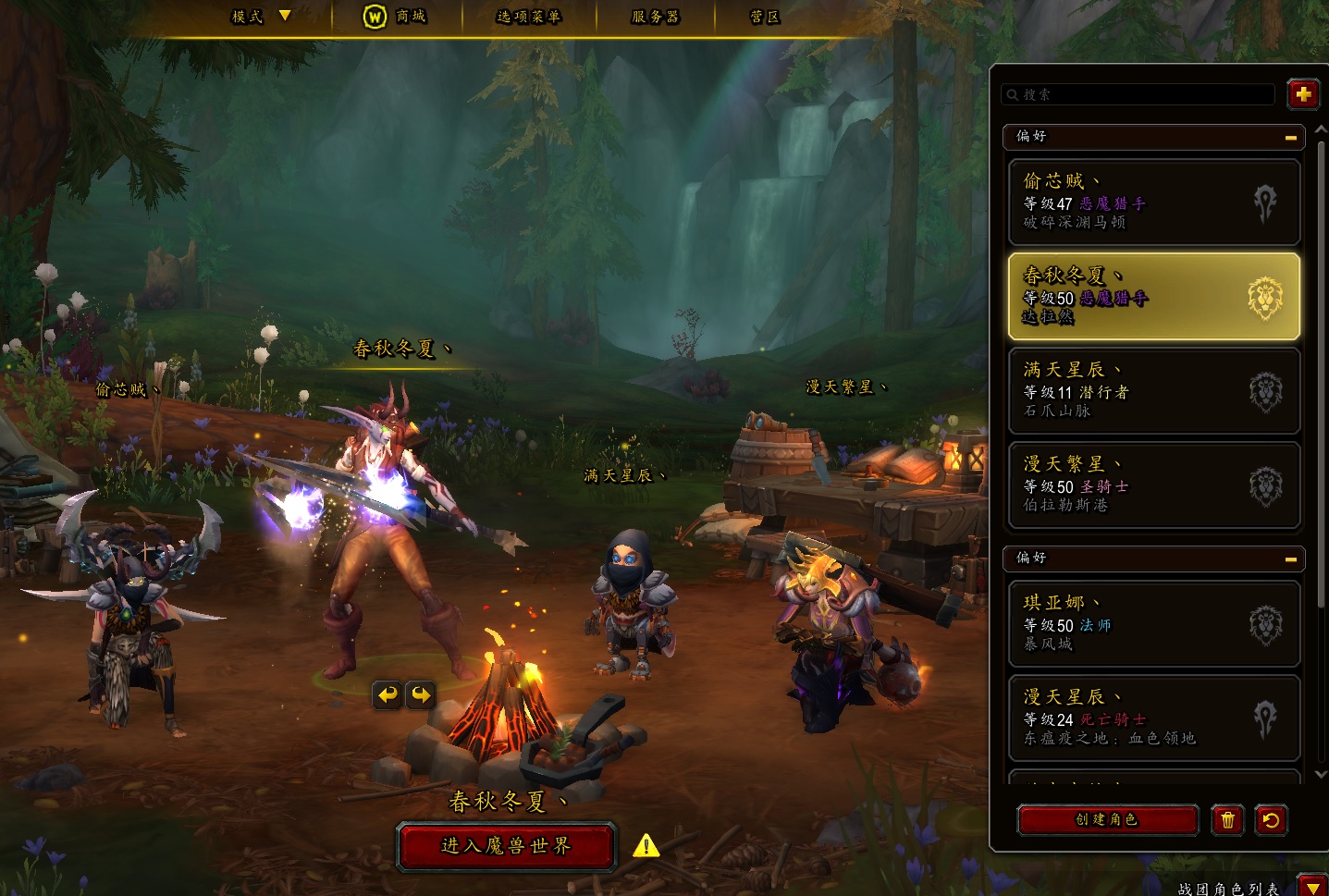Image resolution: width=1329 pixels, height=896 pixels.
Task: Open the 商城 shop
Action: click(395, 16)
